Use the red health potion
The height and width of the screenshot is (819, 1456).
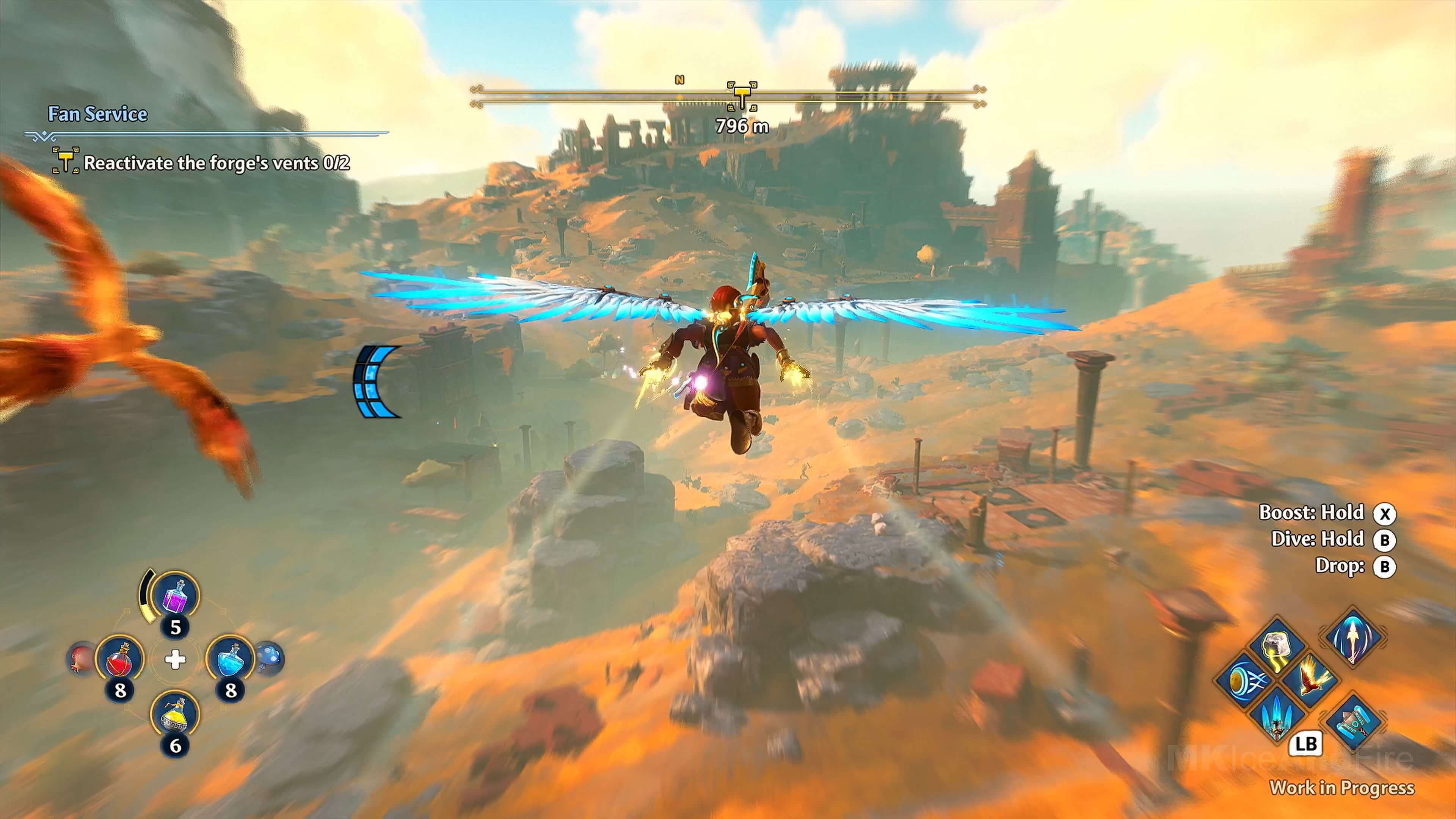point(119,659)
